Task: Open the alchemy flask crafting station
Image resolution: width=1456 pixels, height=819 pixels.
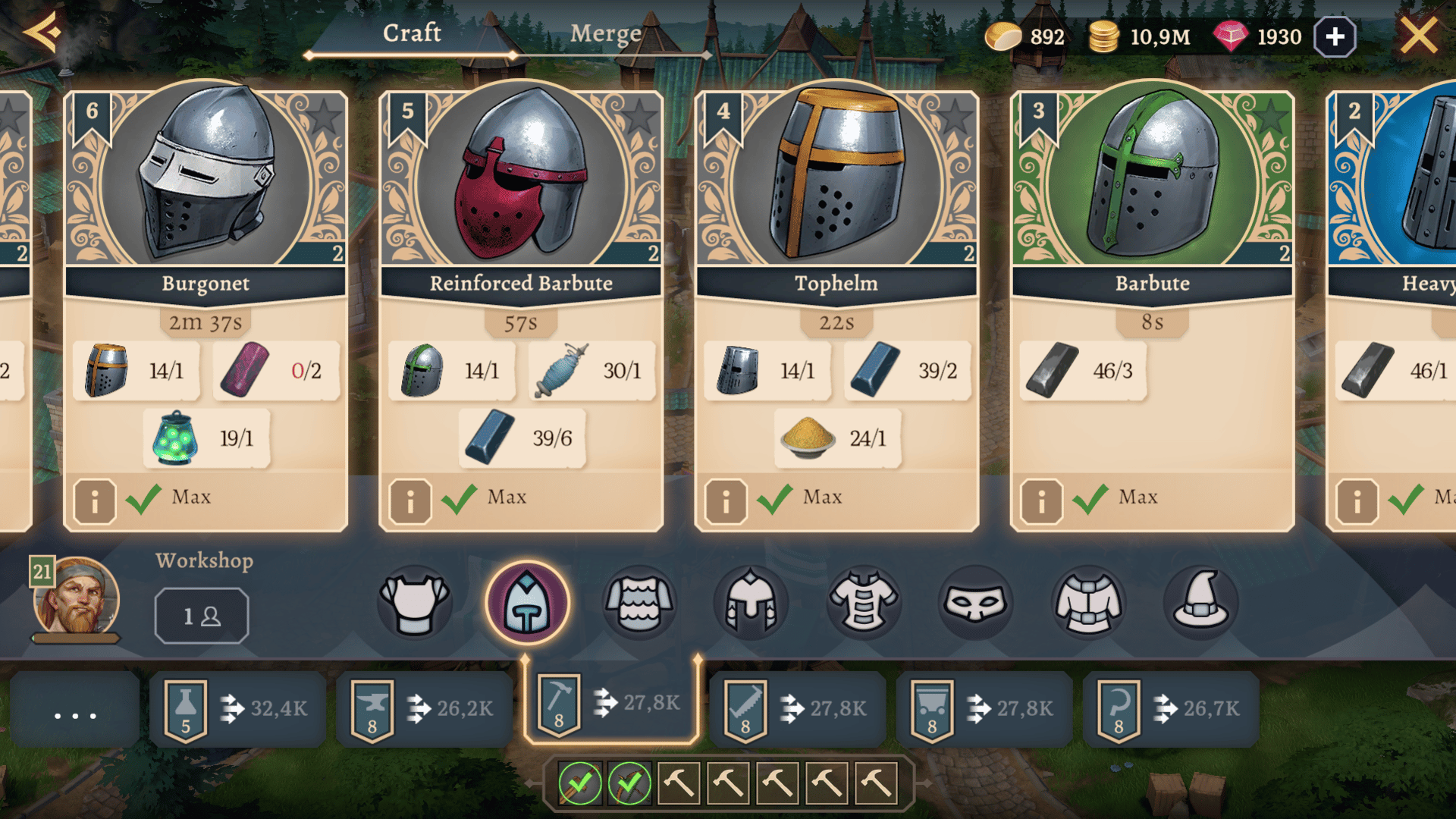Action: pos(237,709)
